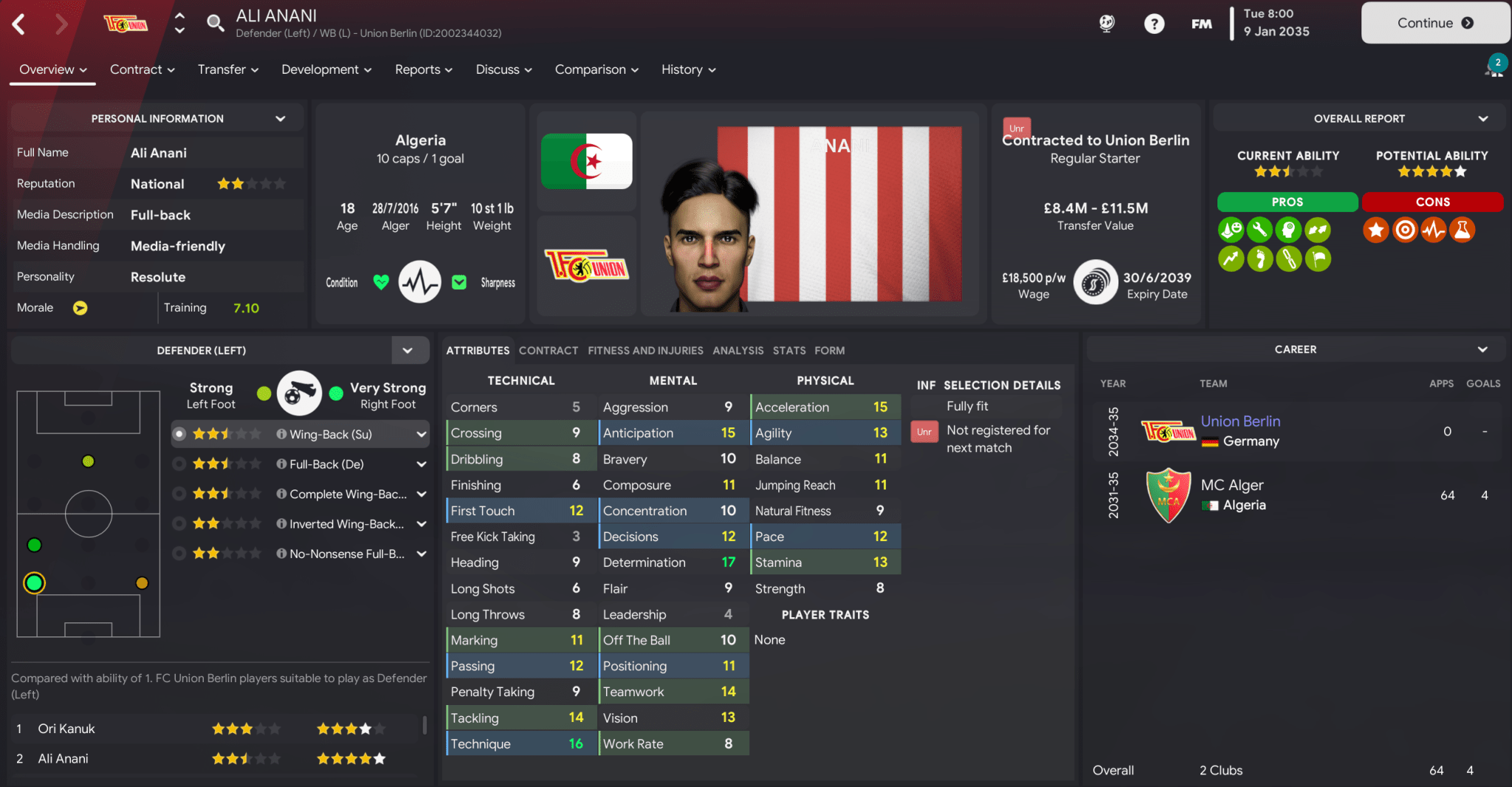Open the flask icon in Cons row
Image resolution: width=1512 pixels, height=787 pixels.
pyautogui.click(x=1463, y=230)
